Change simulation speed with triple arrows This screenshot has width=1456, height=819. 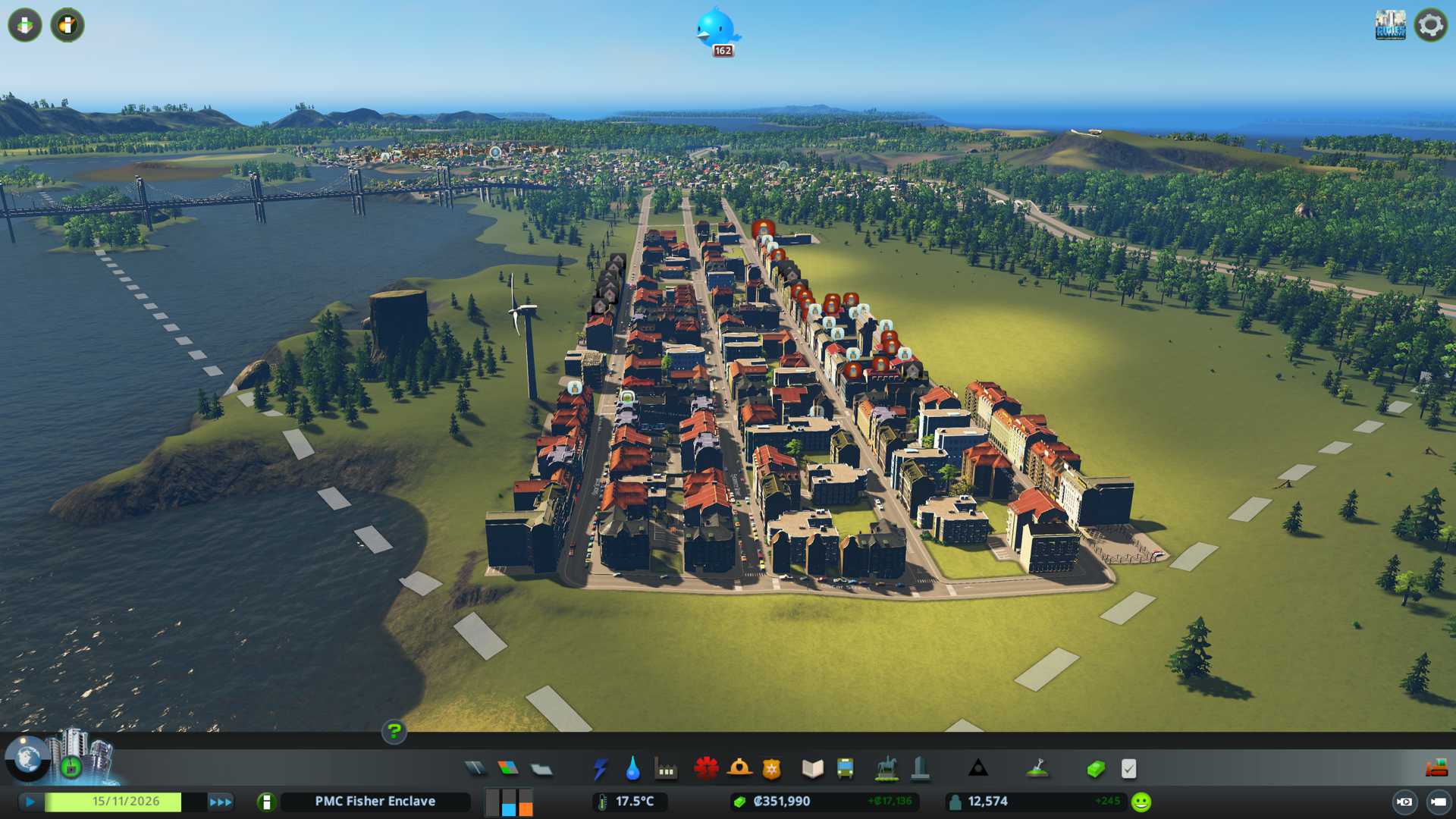[220, 802]
